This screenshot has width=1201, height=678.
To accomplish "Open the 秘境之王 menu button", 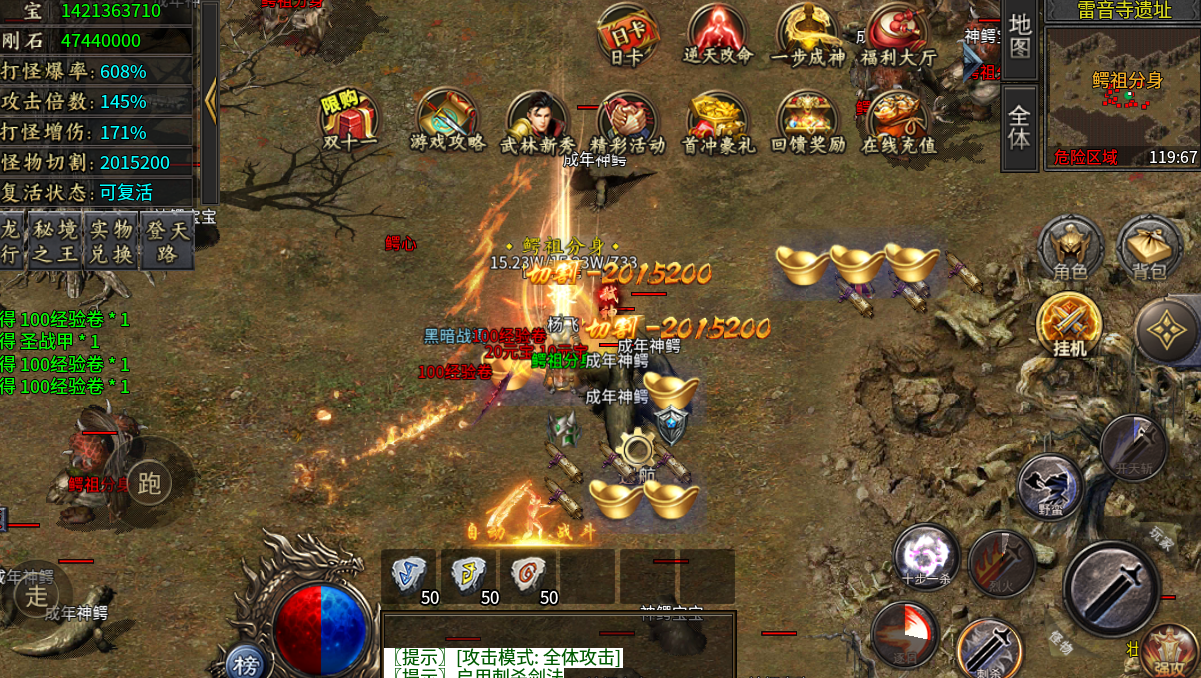I will tap(55, 241).
